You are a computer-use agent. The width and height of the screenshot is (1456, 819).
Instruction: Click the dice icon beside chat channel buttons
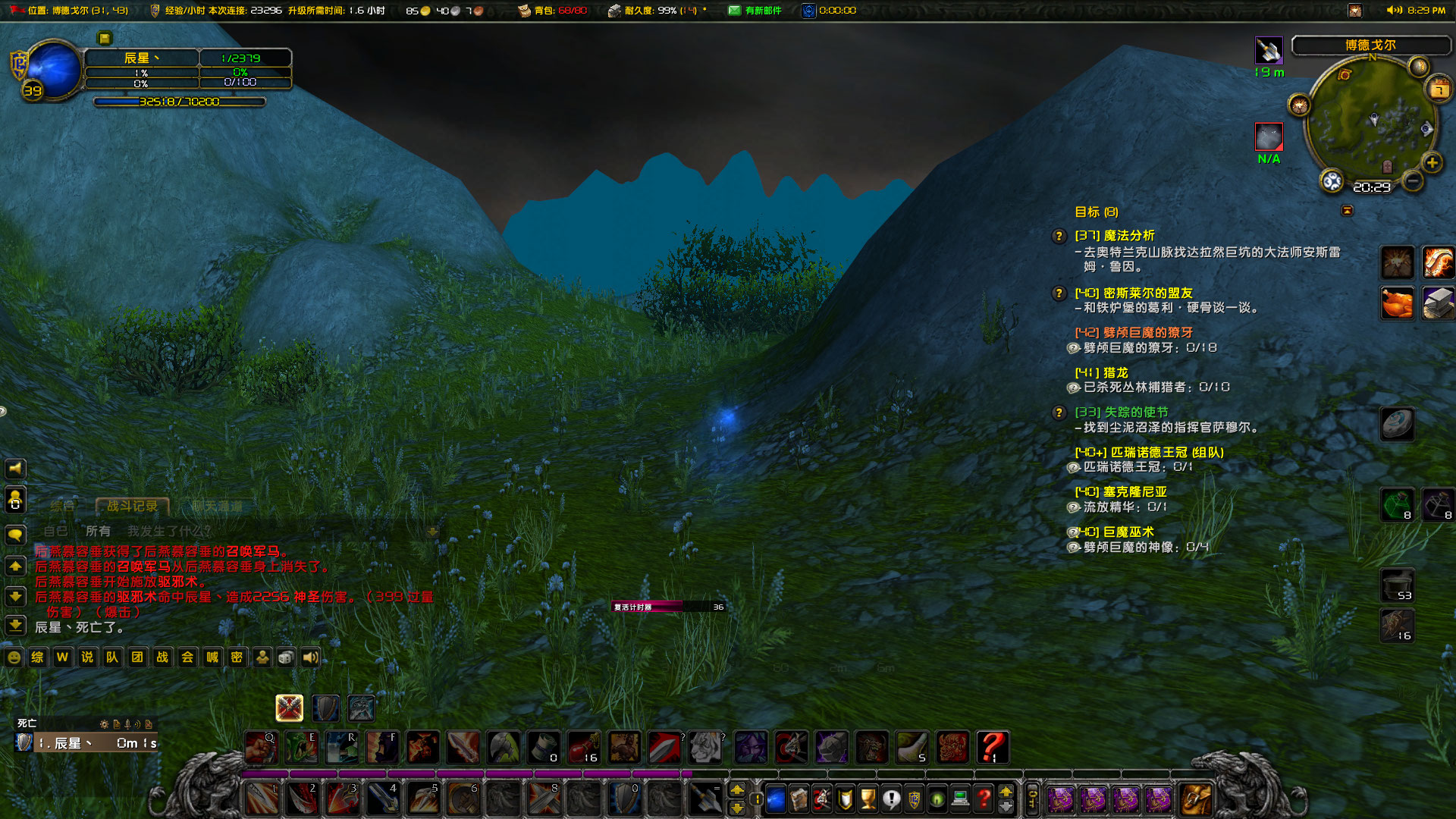285,658
